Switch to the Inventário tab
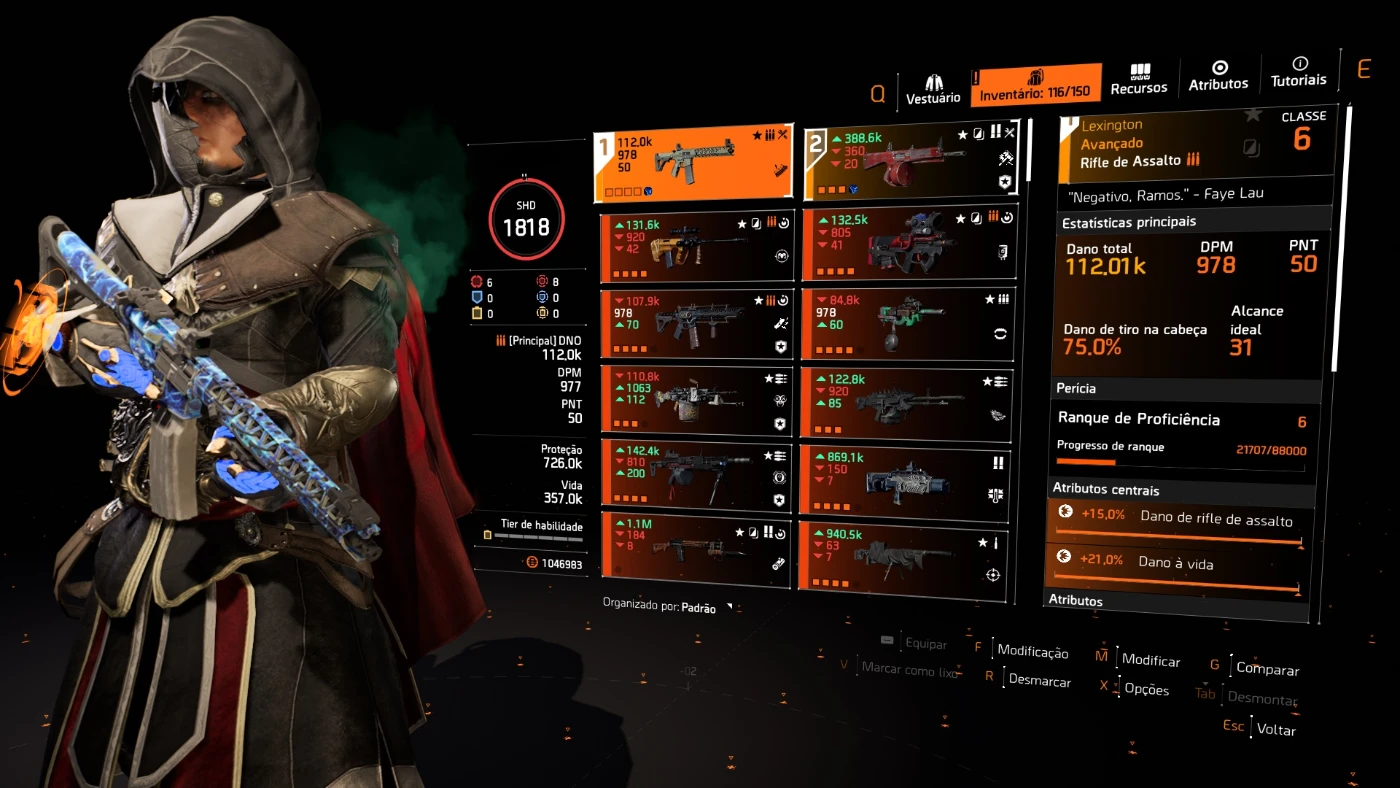 tap(1035, 85)
